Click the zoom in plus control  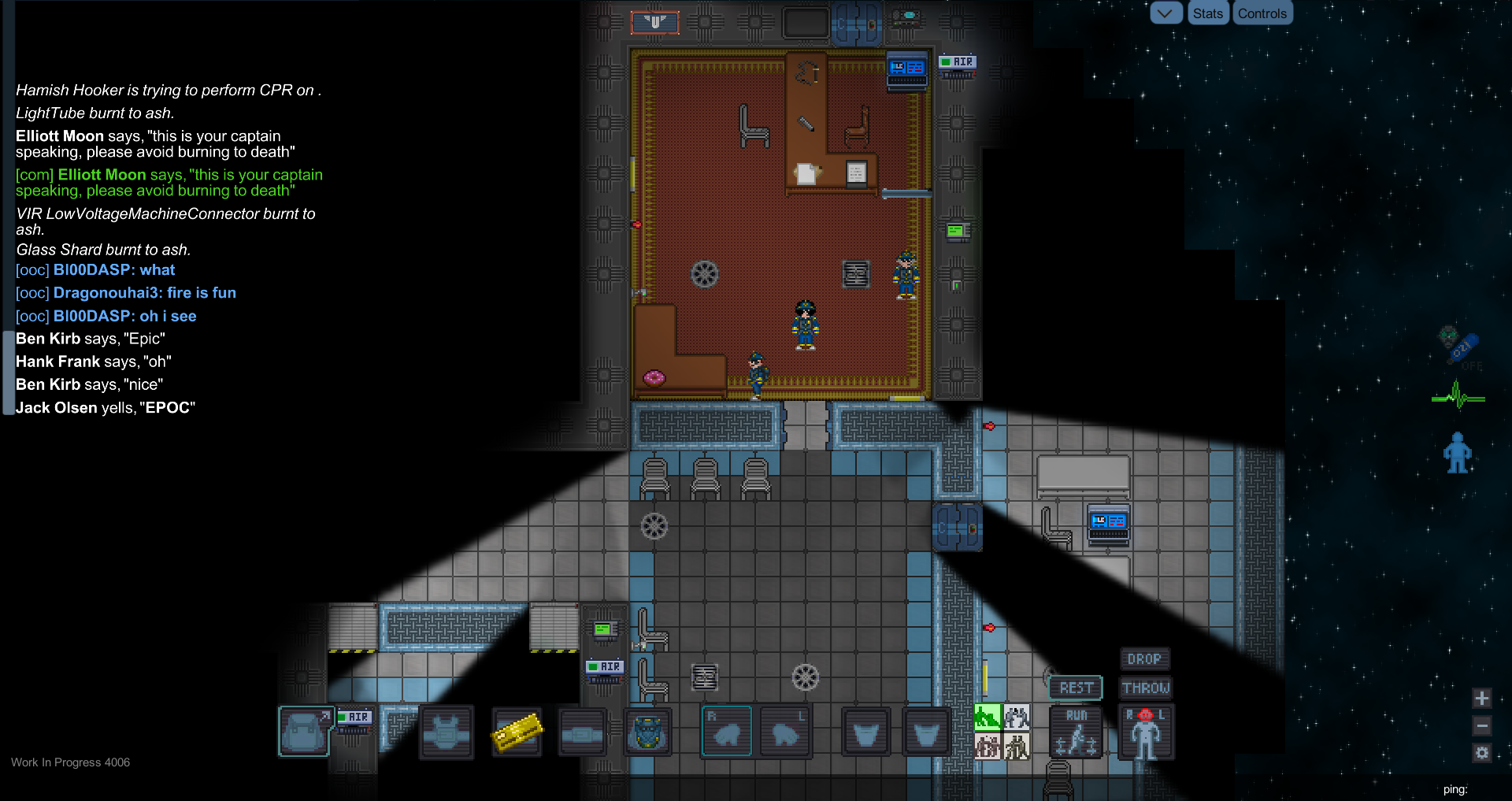pos(1482,698)
